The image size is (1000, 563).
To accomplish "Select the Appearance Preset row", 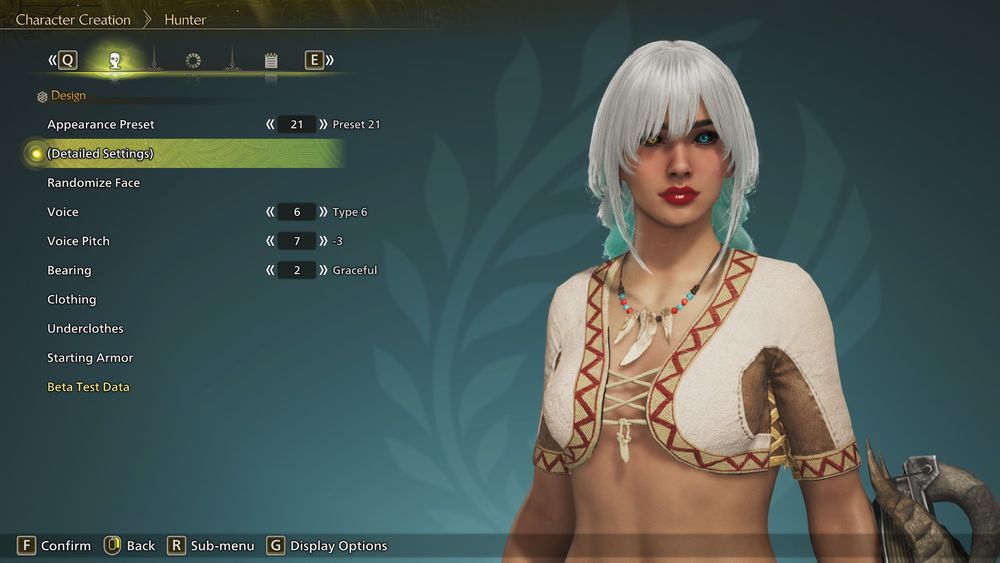I will coord(101,125).
